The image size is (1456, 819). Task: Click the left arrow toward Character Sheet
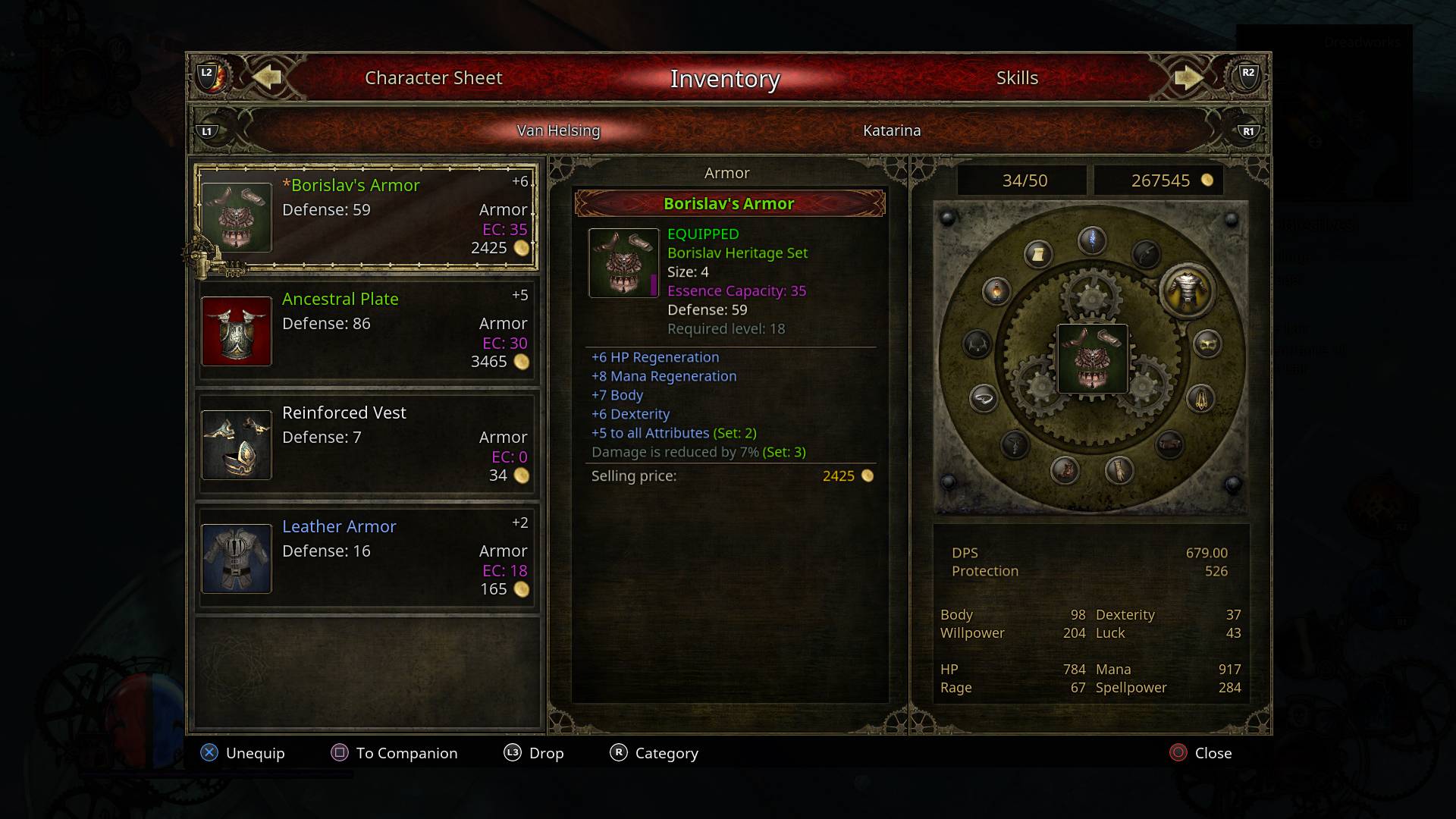[269, 77]
